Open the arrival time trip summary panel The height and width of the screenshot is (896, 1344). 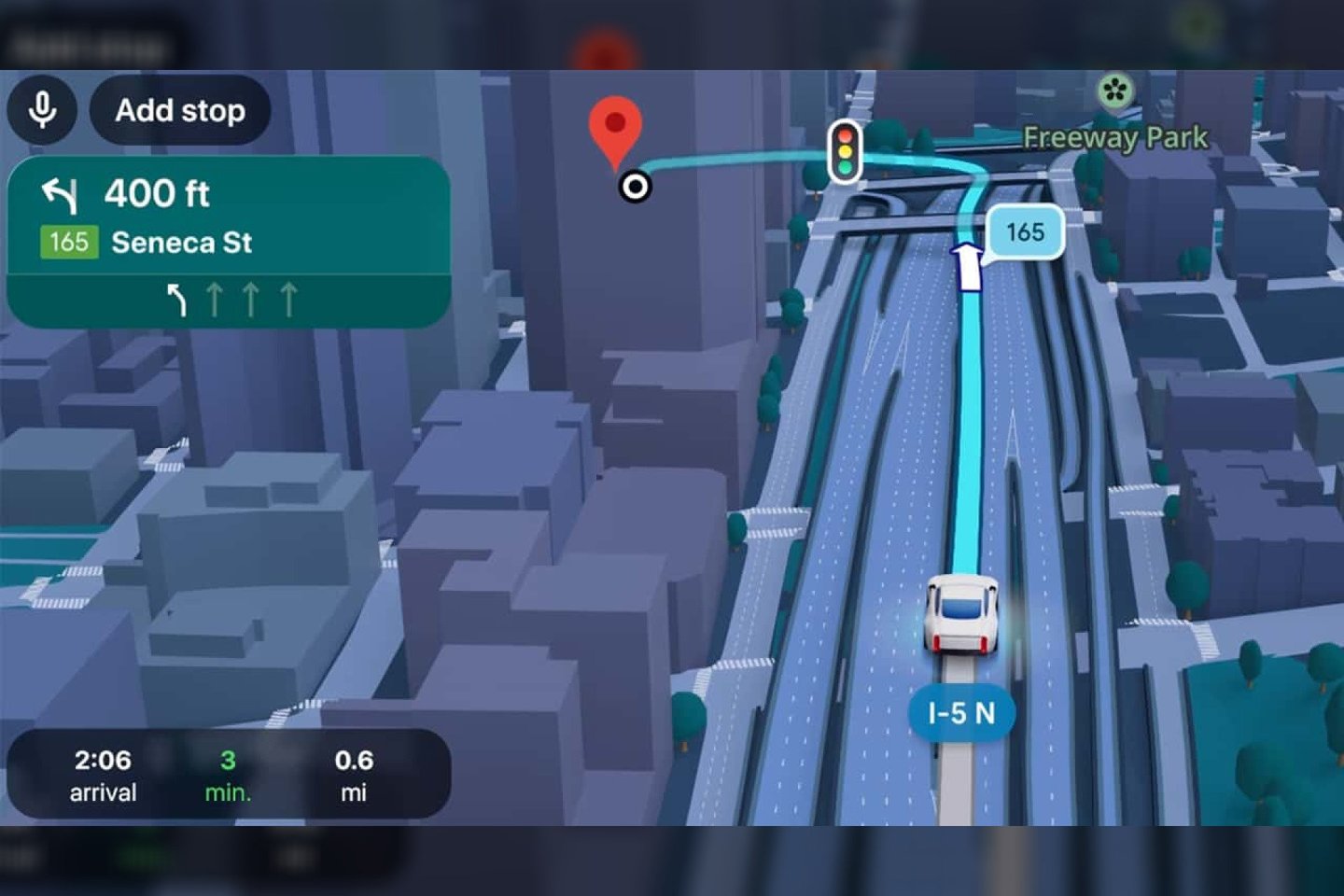(x=229, y=775)
